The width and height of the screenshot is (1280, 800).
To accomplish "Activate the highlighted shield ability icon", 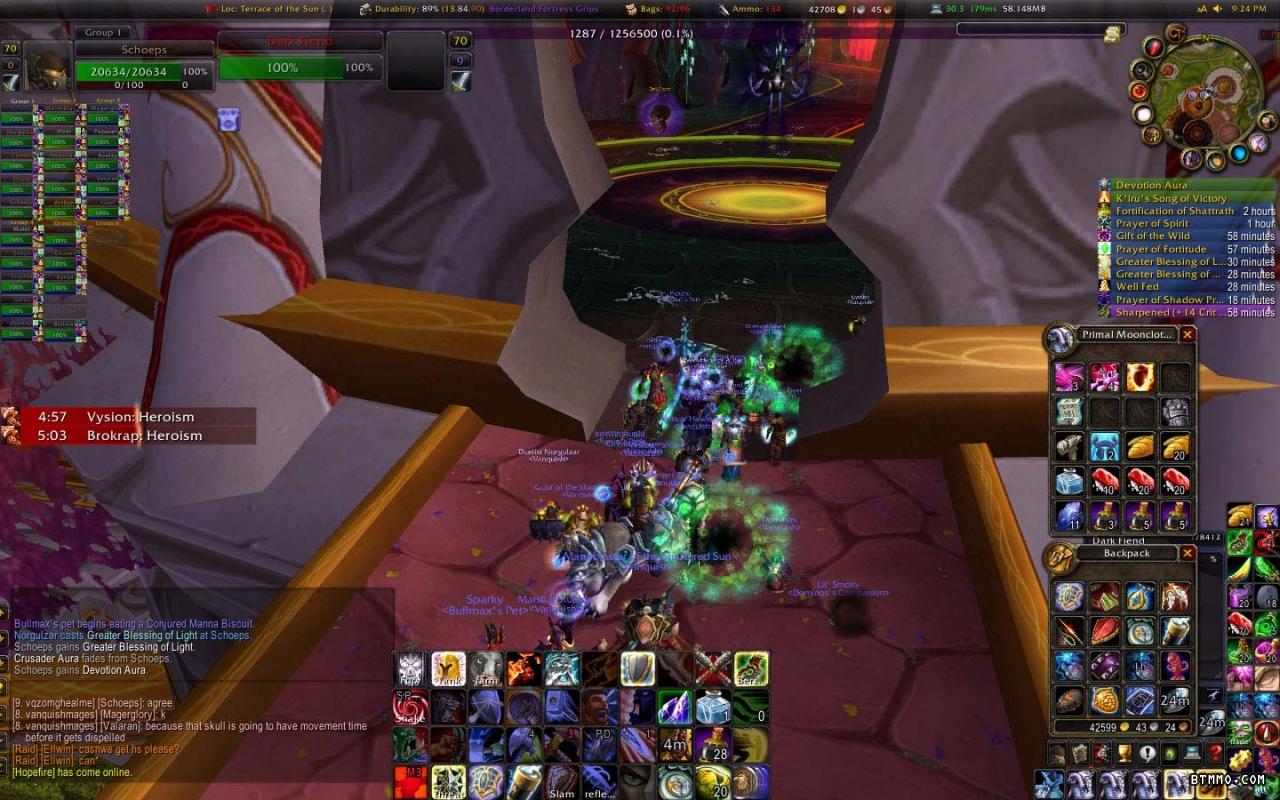I will pyautogui.click(x=637, y=668).
